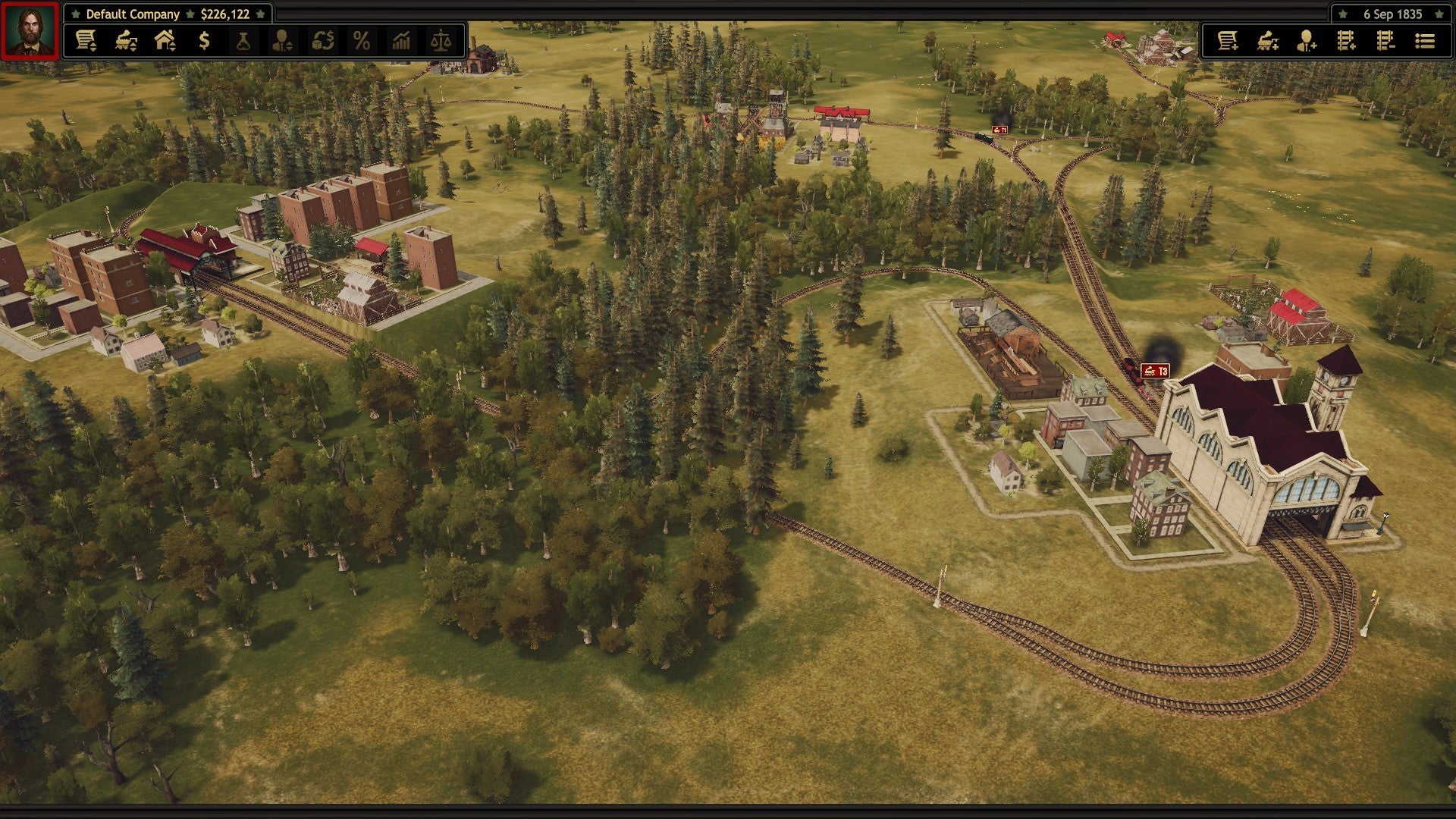
Task: Open the legal scales panel
Action: [x=443, y=42]
